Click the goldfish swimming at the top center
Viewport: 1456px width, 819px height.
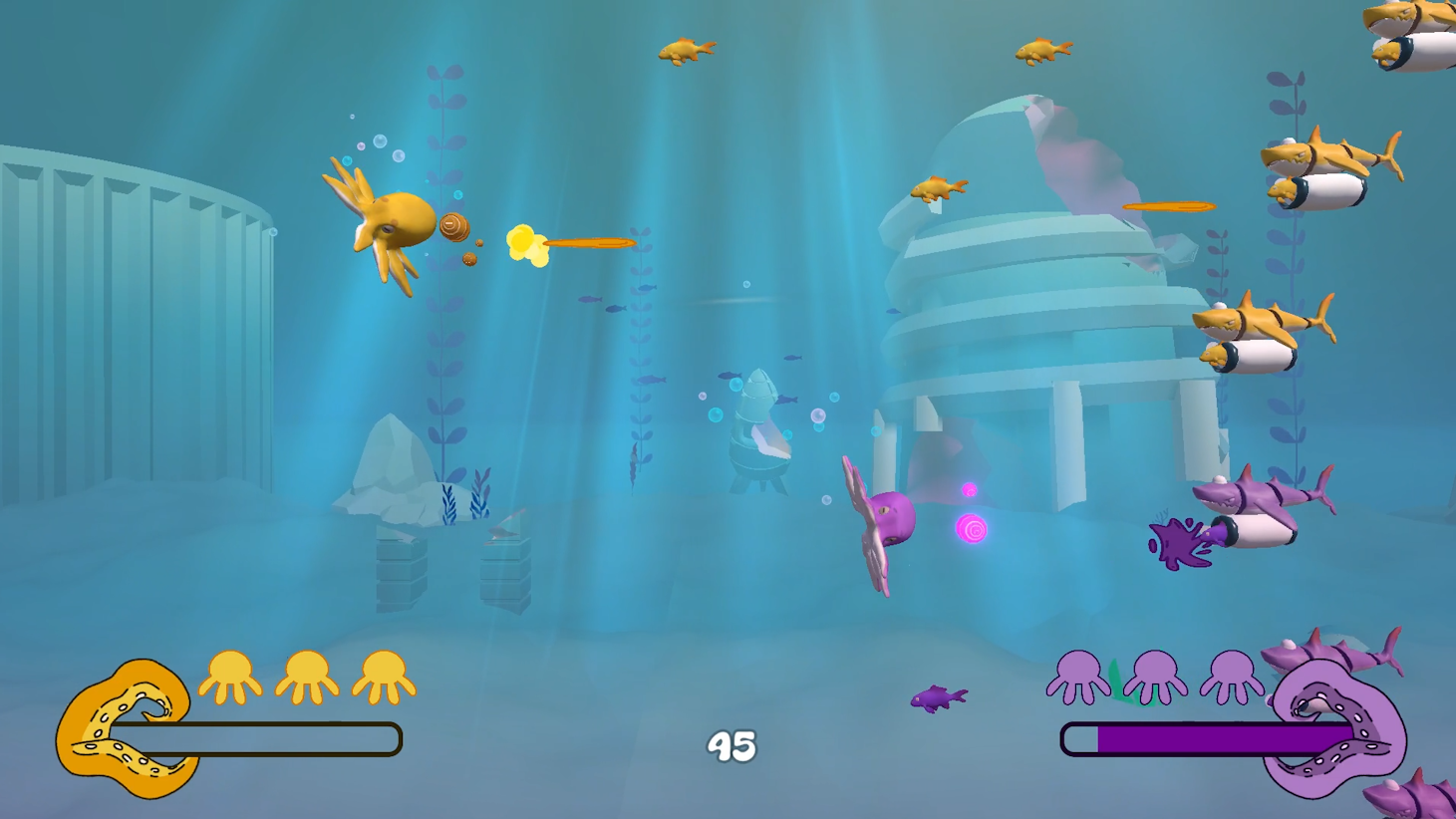pos(688,53)
